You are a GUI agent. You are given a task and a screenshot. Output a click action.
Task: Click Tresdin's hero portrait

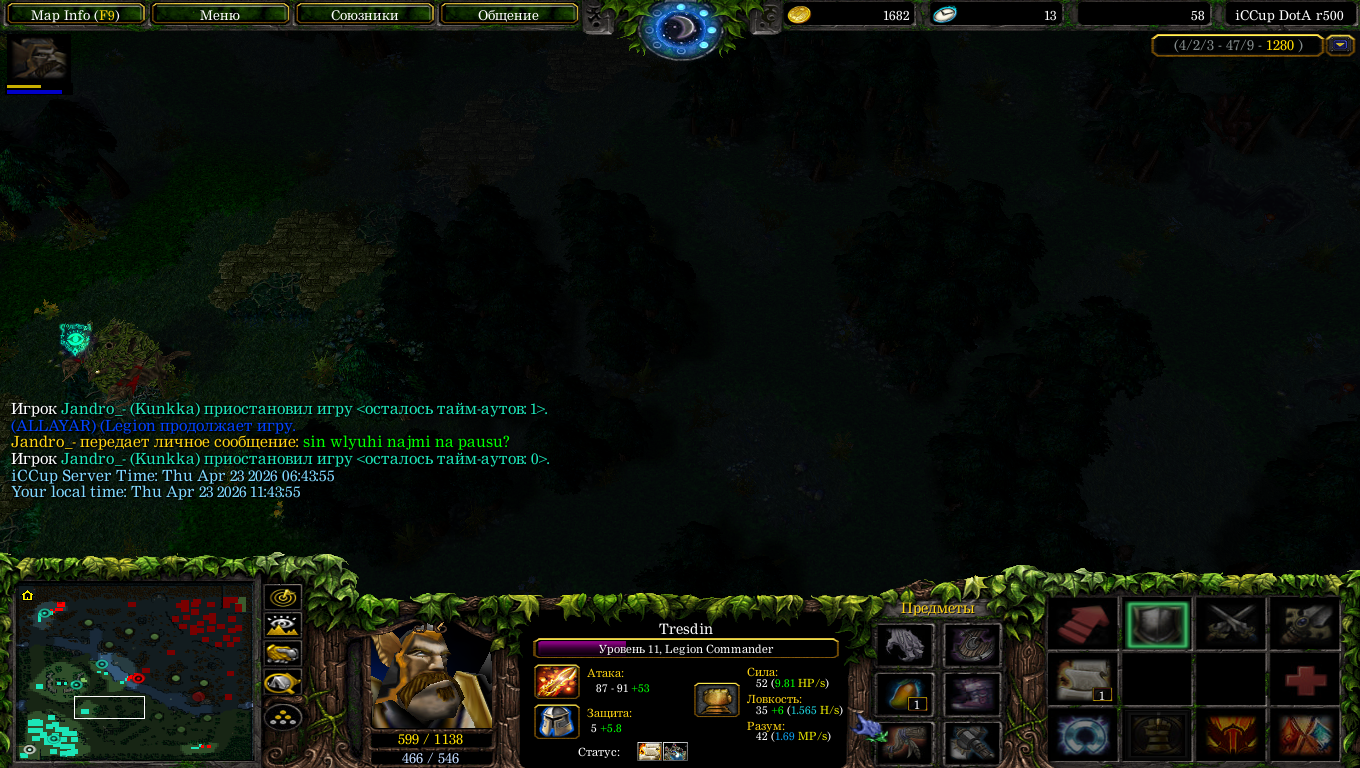tap(430, 680)
